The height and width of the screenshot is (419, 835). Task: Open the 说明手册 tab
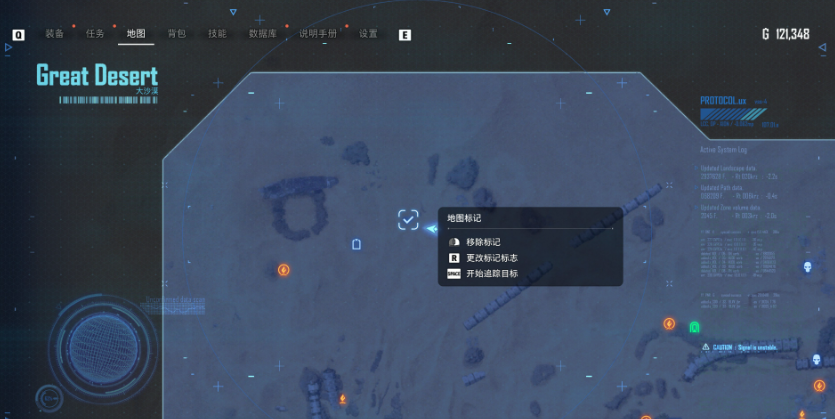319,34
